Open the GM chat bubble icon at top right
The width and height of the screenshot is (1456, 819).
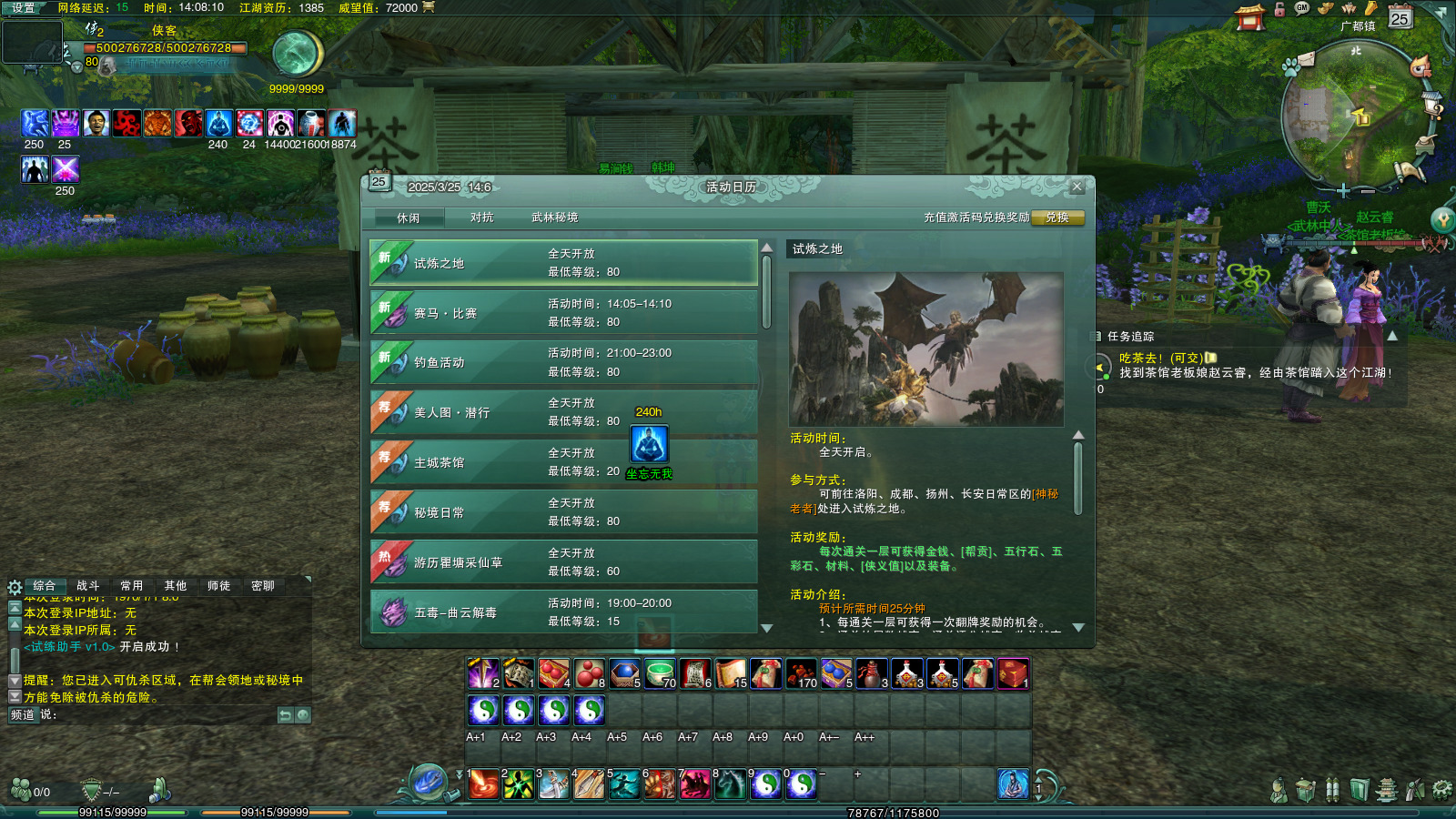pyautogui.click(x=1299, y=9)
